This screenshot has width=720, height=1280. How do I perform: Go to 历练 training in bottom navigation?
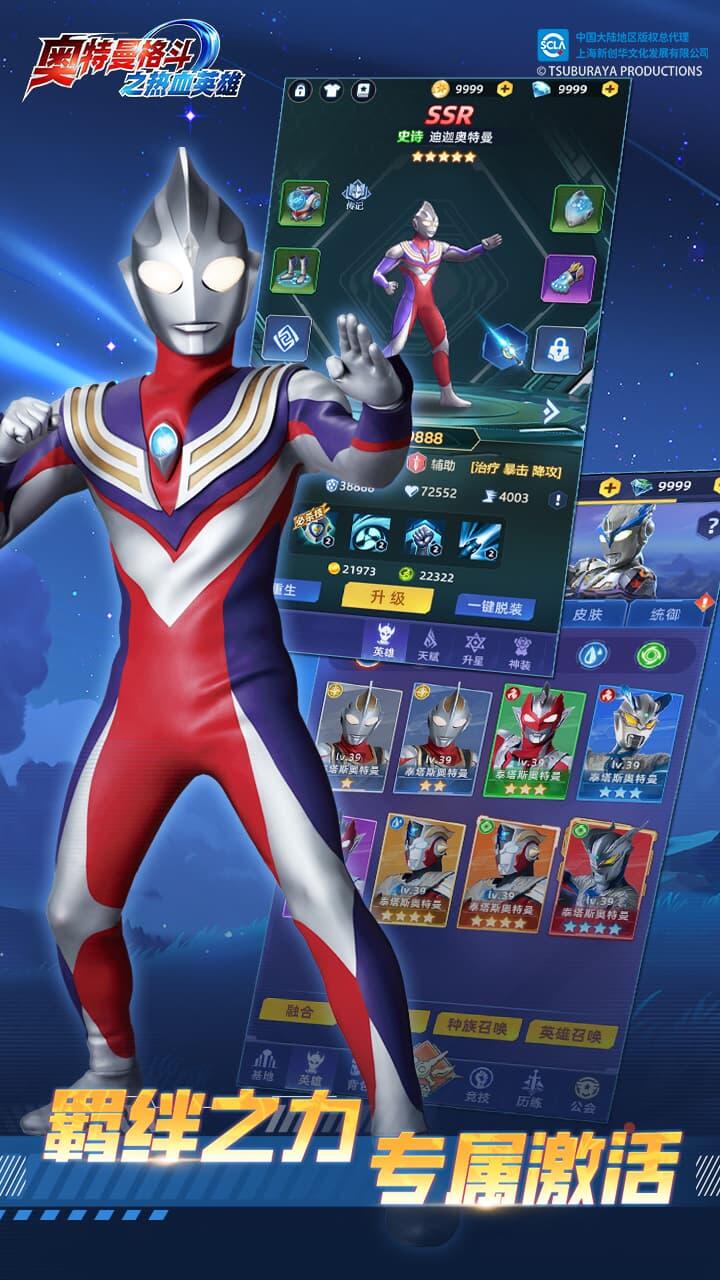530,1088
